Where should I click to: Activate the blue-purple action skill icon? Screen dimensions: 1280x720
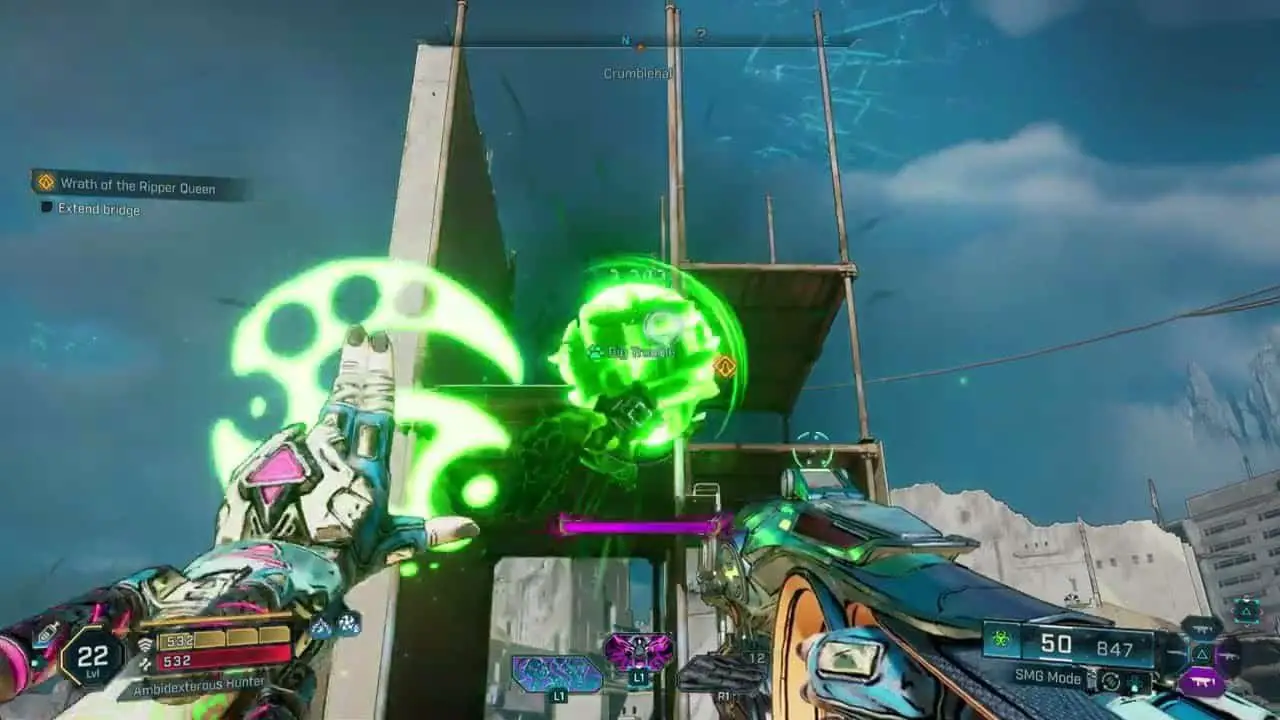coord(557,674)
